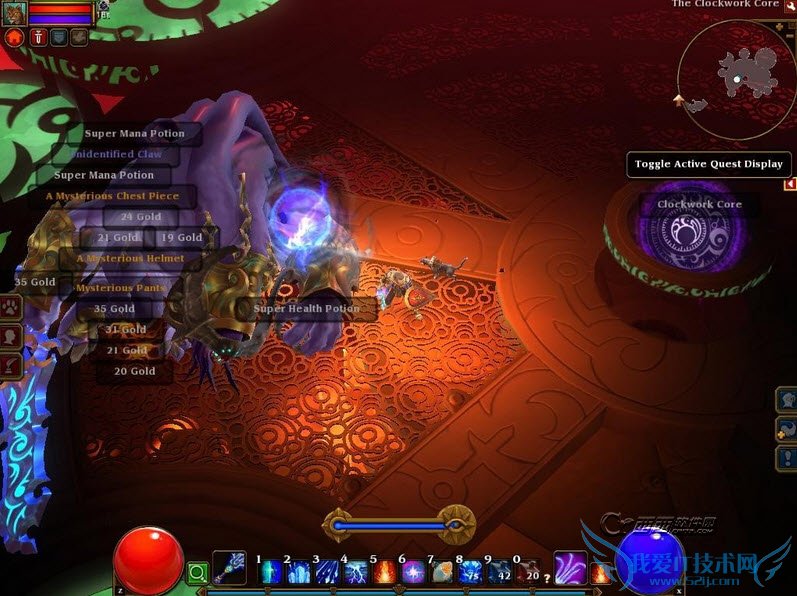Collect the Super Health Potion label
Image resolution: width=797 pixels, height=596 pixels.
(306, 309)
